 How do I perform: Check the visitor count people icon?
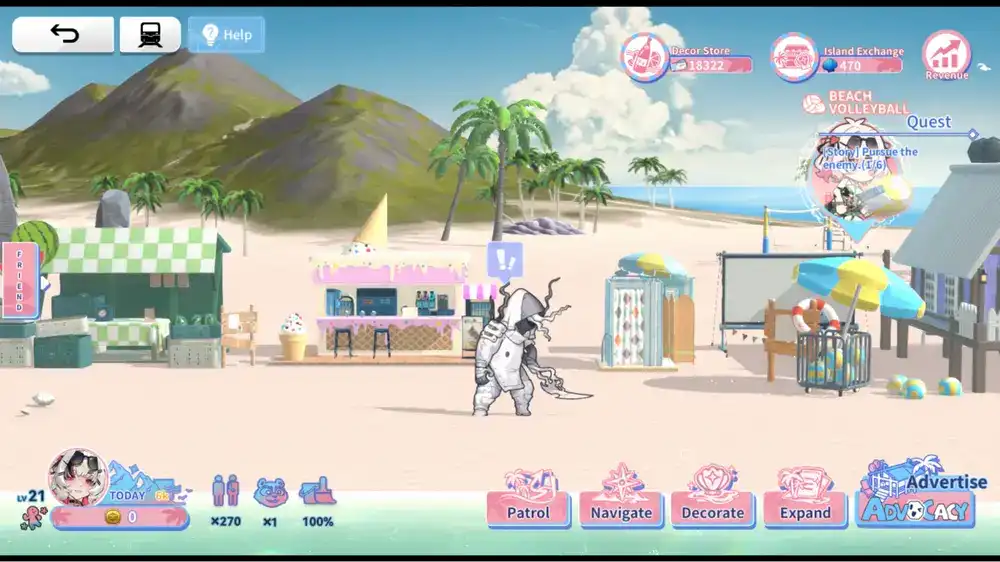pyautogui.click(x=225, y=492)
